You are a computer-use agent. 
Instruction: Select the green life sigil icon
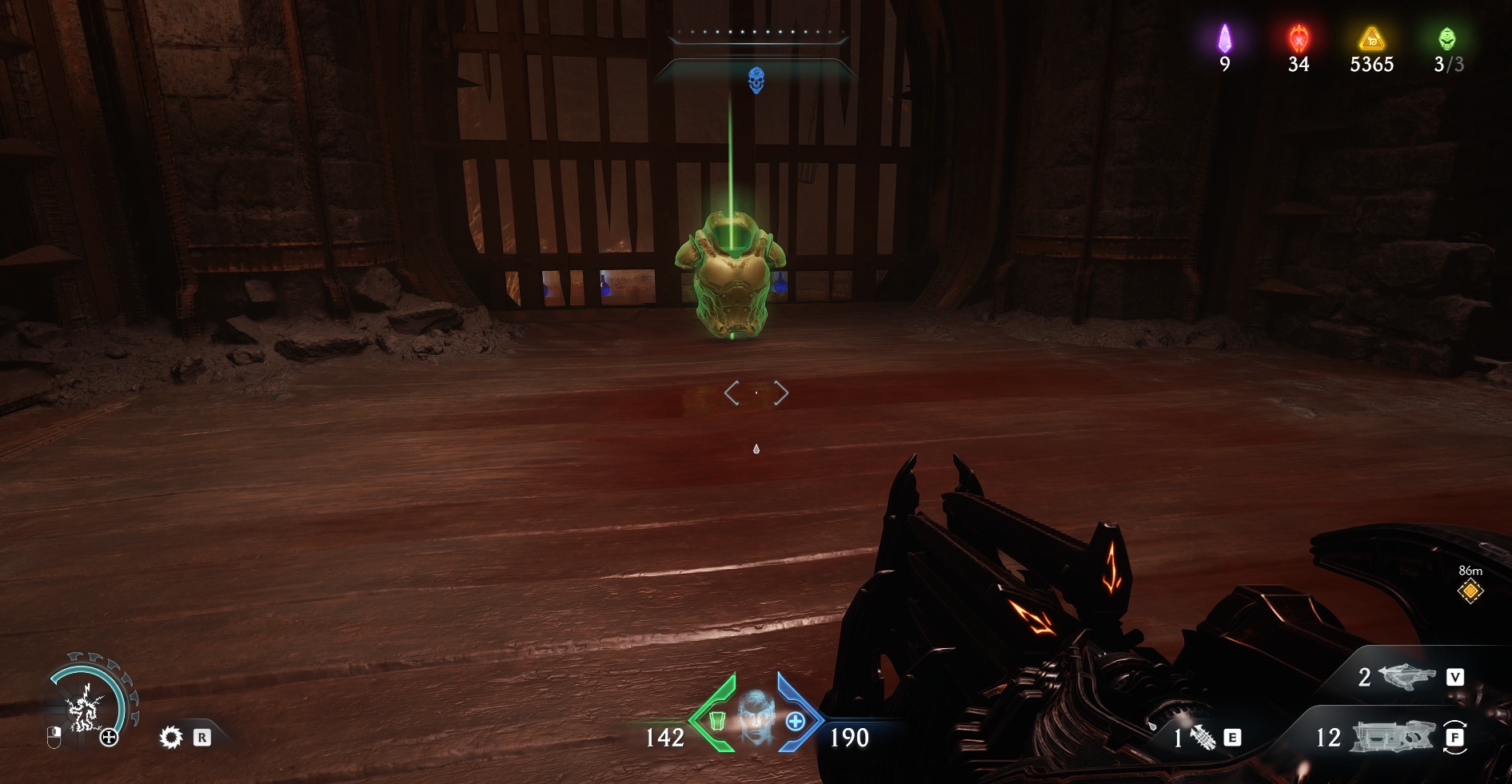pos(1446,38)
